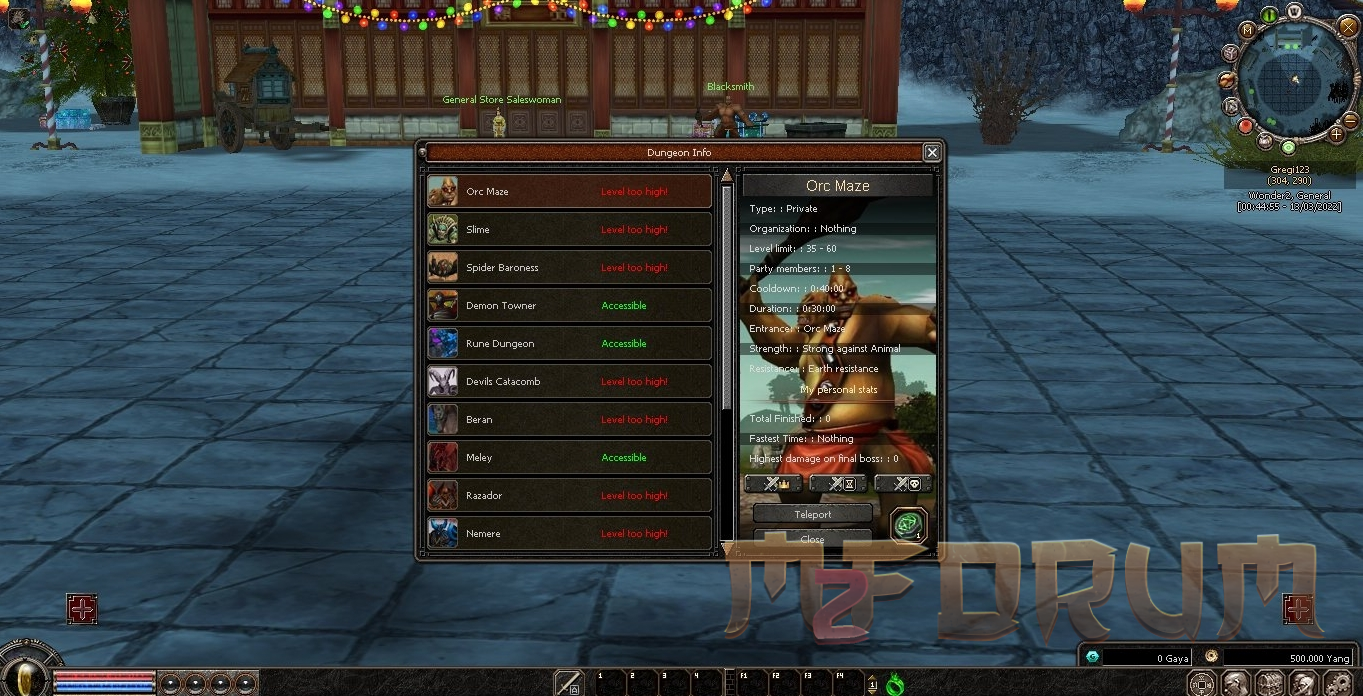Pick the Demon Towner dungeon

(x=569, y=306)
